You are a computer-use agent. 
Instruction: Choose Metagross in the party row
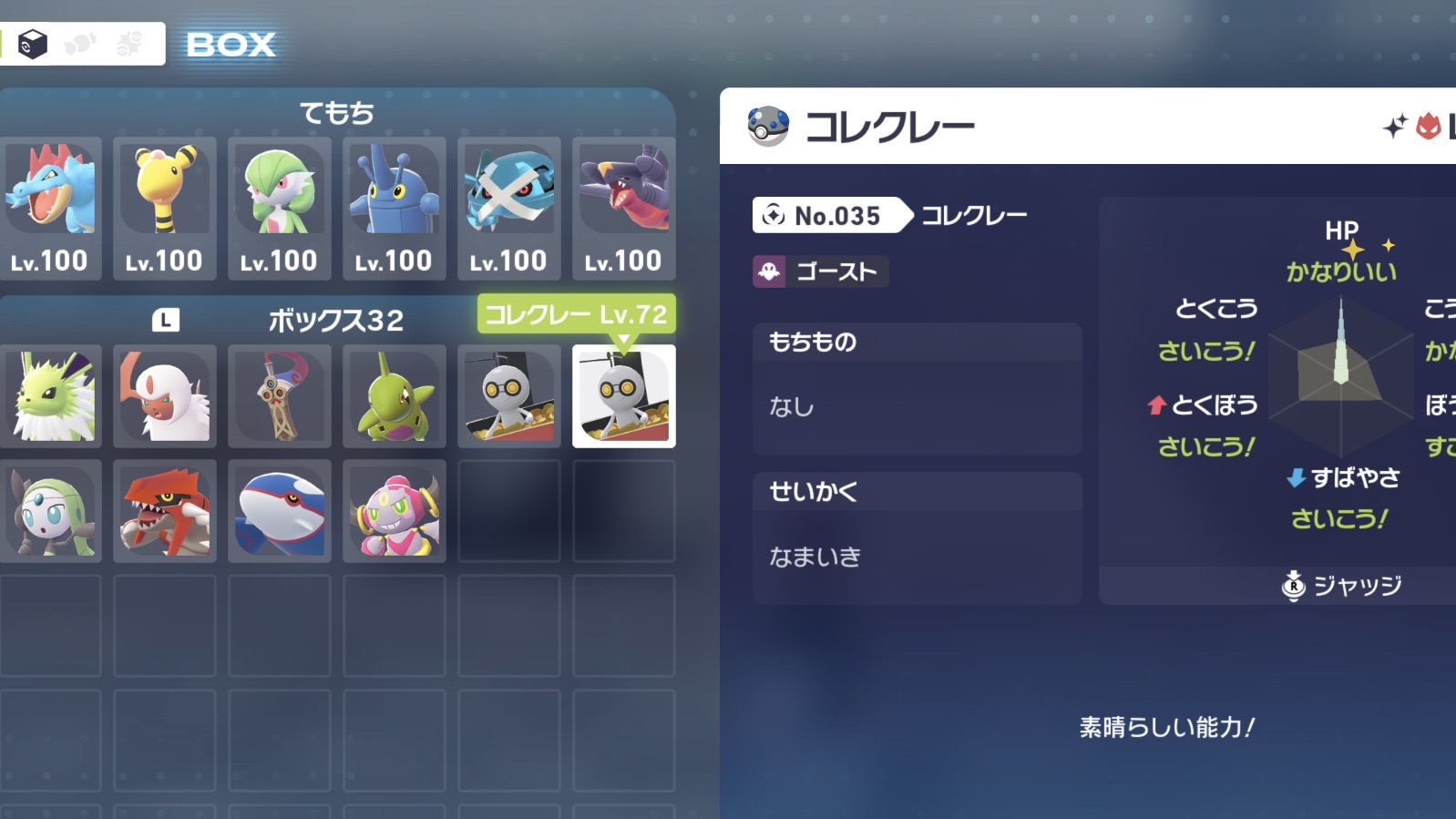[509, 208]
